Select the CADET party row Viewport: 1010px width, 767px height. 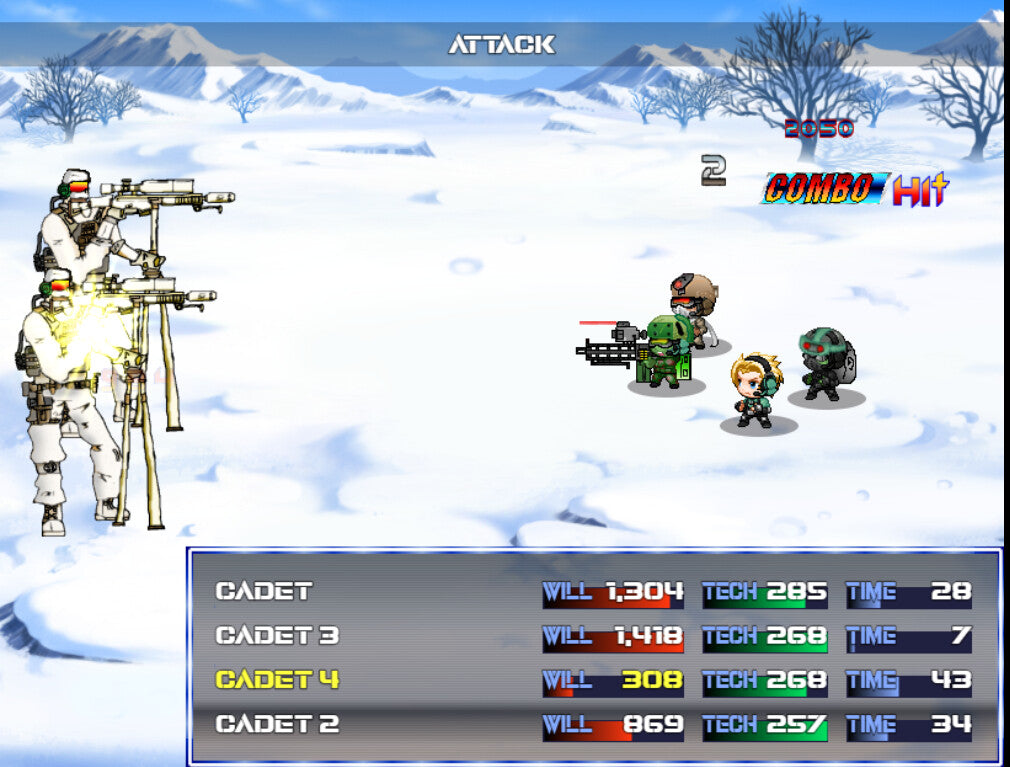coord(265,591)
